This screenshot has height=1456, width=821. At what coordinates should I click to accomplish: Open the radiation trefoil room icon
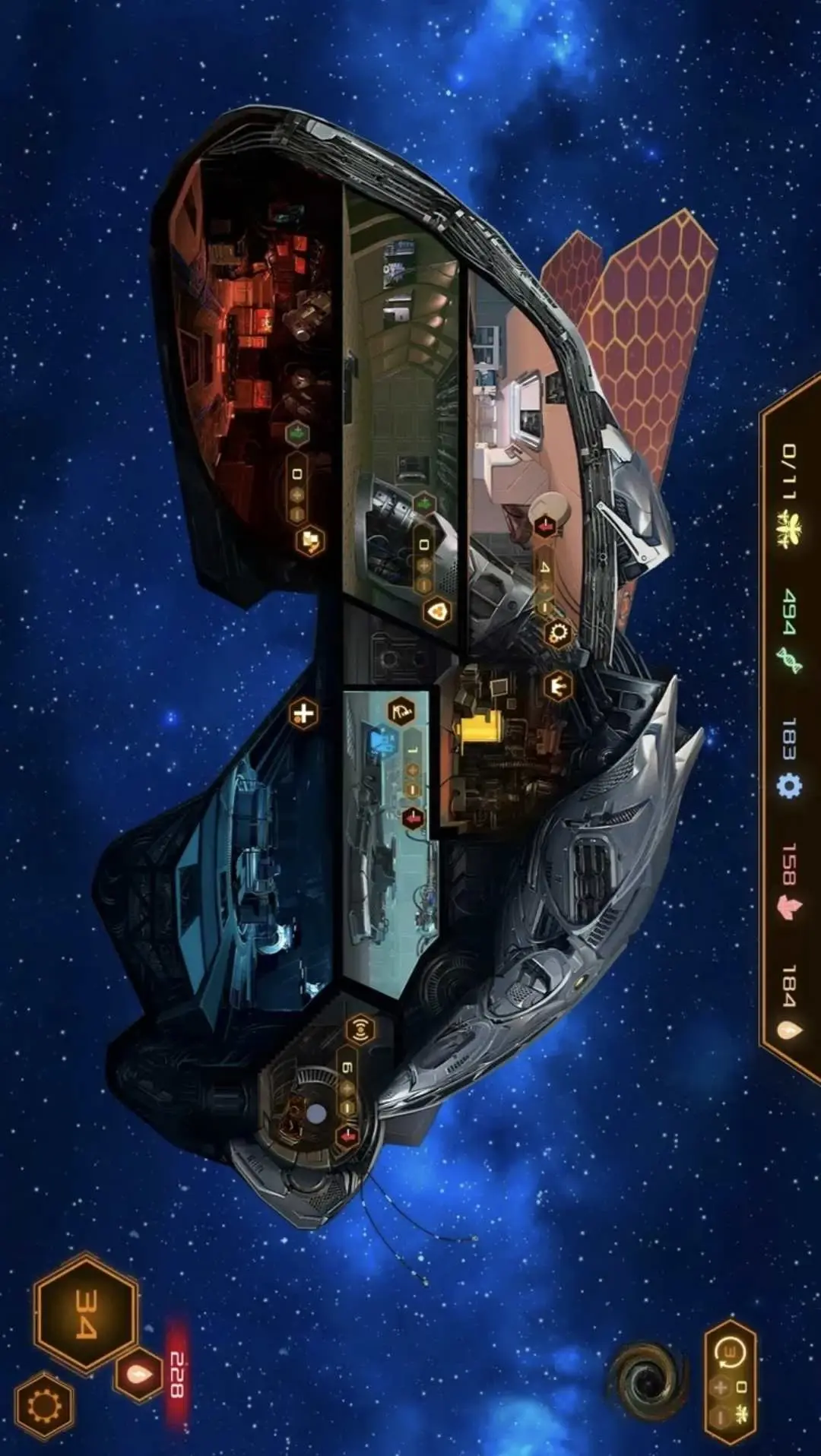click(437, 612)
